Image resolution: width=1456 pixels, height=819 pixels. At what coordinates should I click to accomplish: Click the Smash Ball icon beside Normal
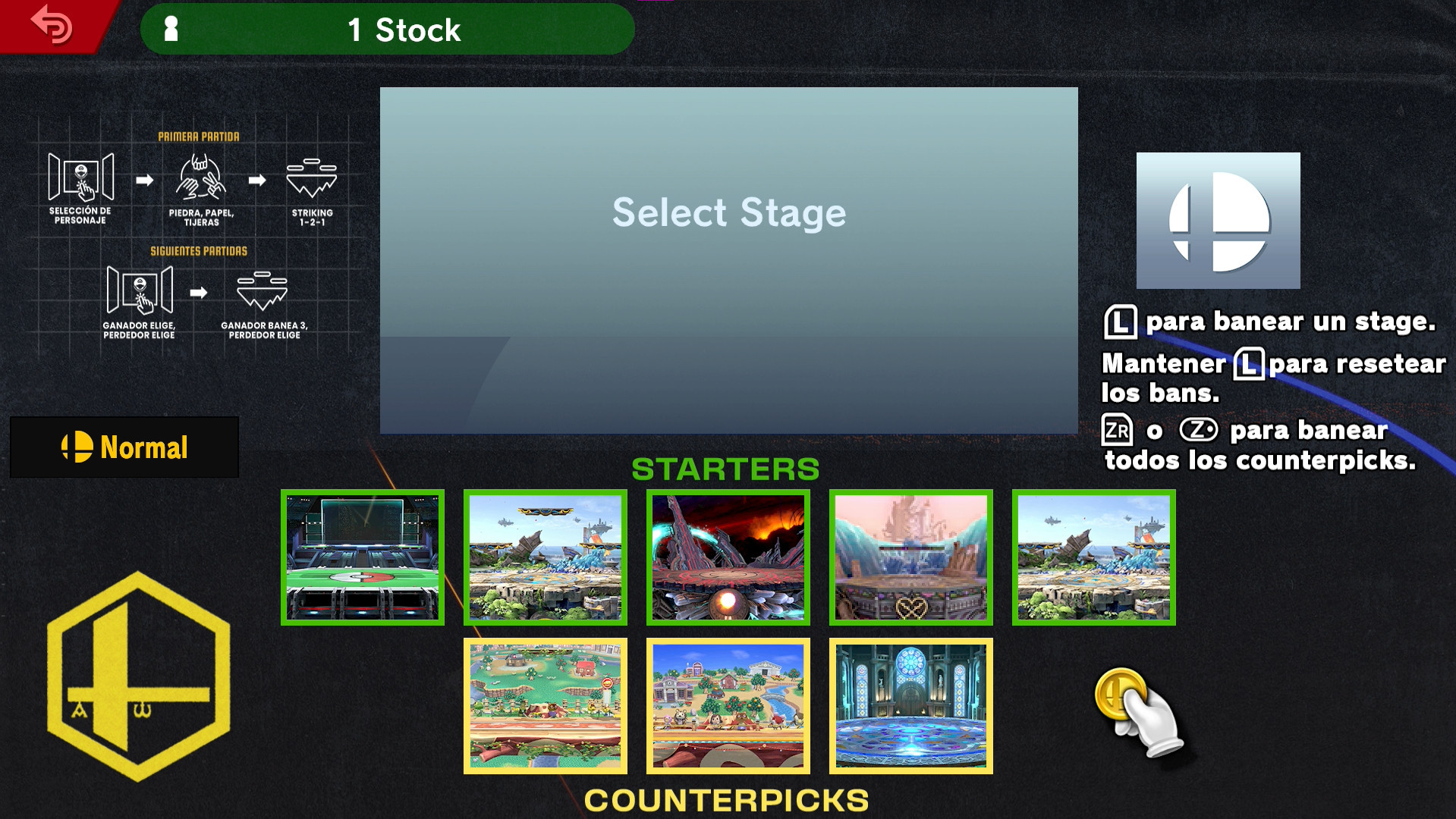coord(76,447)
